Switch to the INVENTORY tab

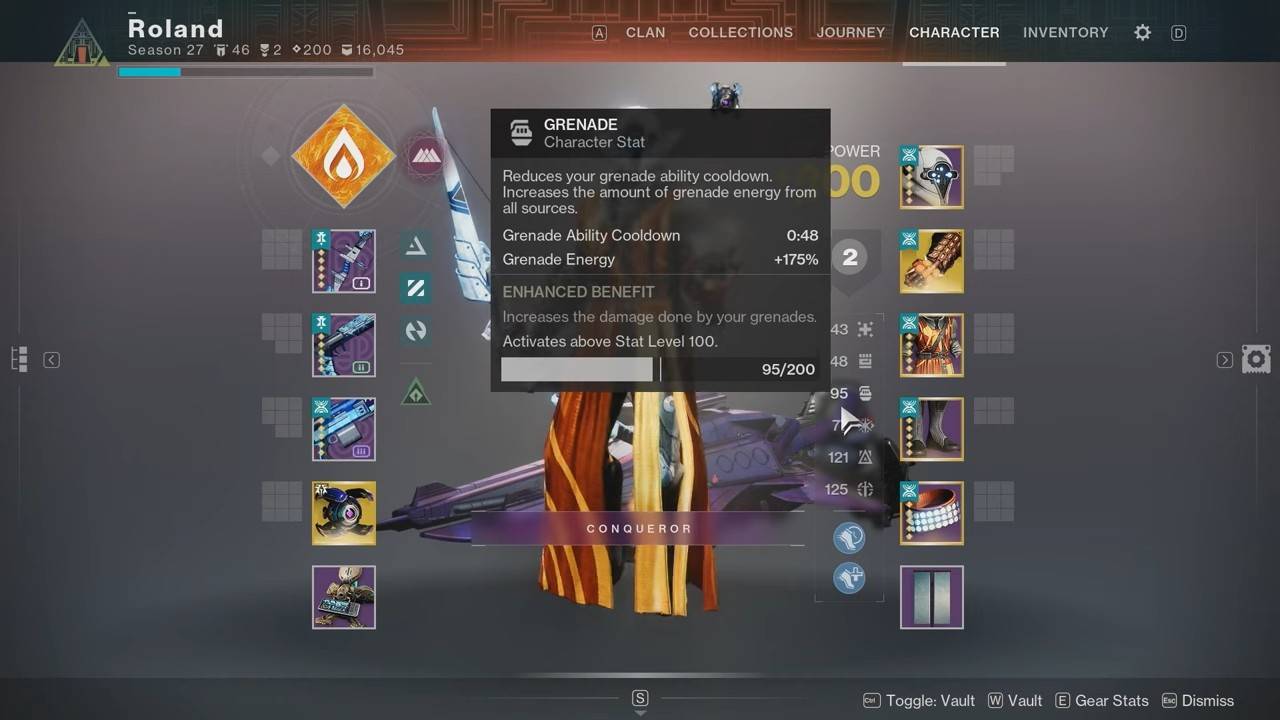pyautogui.click(x=1066, y=32)
